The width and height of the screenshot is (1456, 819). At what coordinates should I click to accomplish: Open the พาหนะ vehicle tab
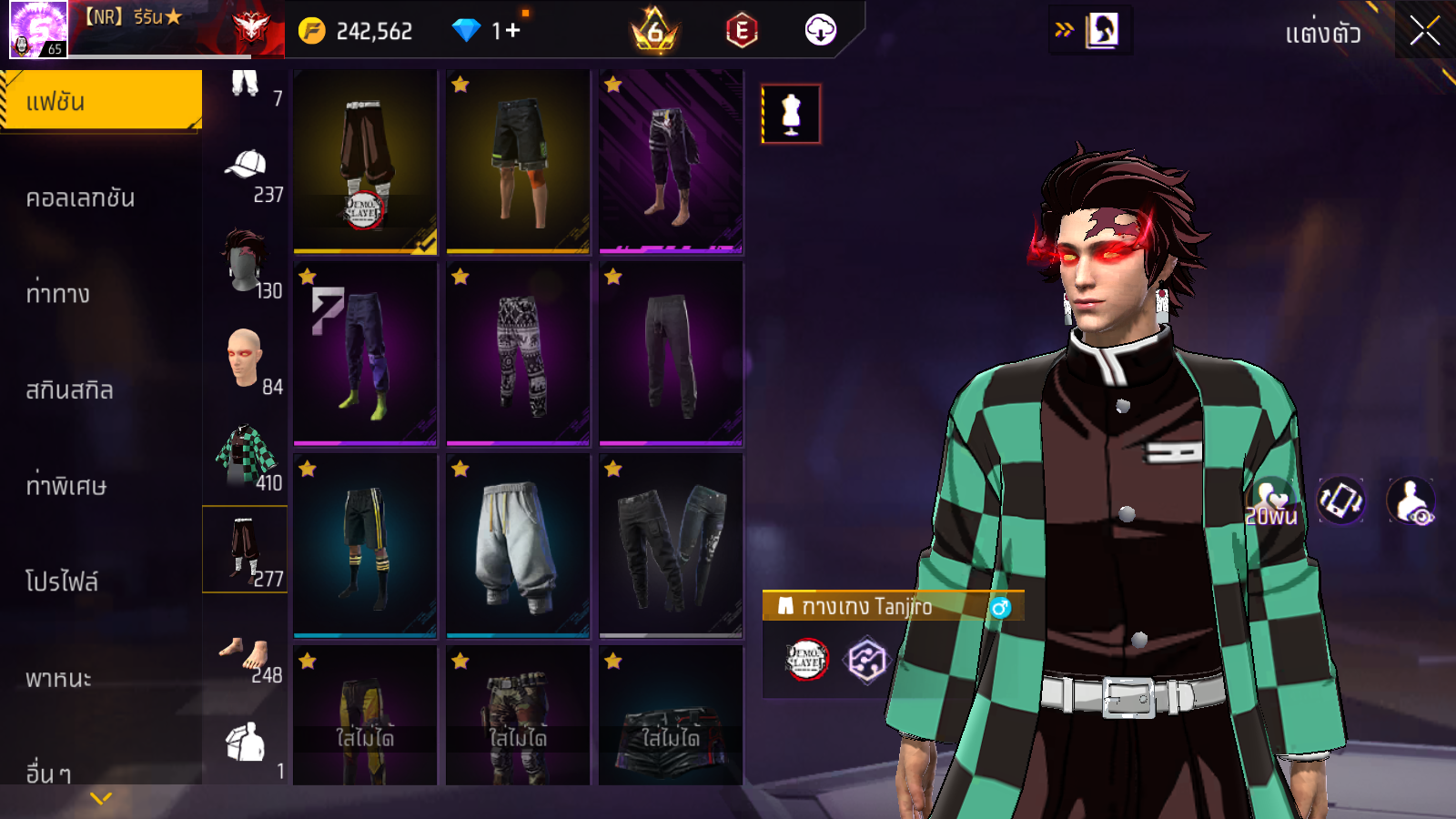click(59, 678)
